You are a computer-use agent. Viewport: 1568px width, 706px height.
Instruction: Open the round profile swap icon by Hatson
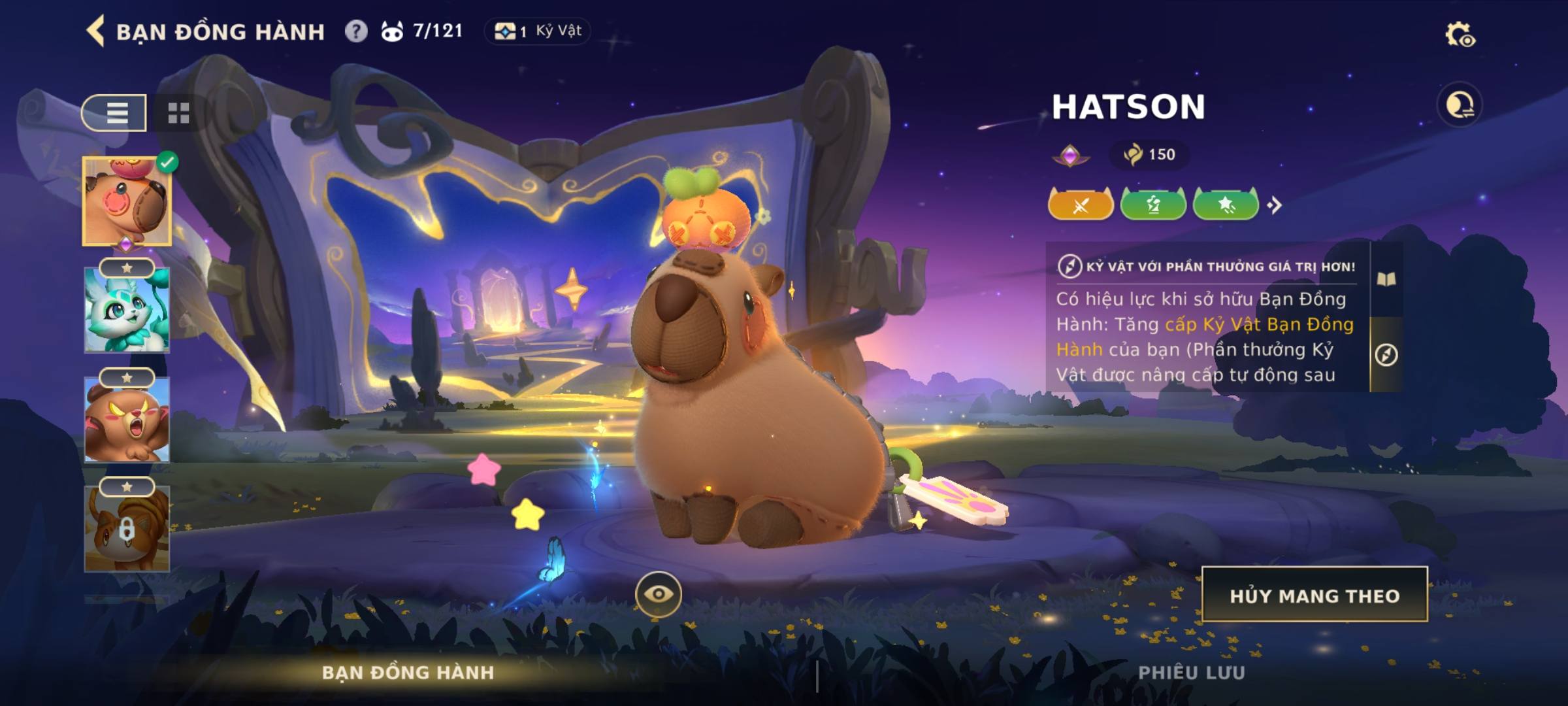pyautogui.click(x=1460, y=105)
